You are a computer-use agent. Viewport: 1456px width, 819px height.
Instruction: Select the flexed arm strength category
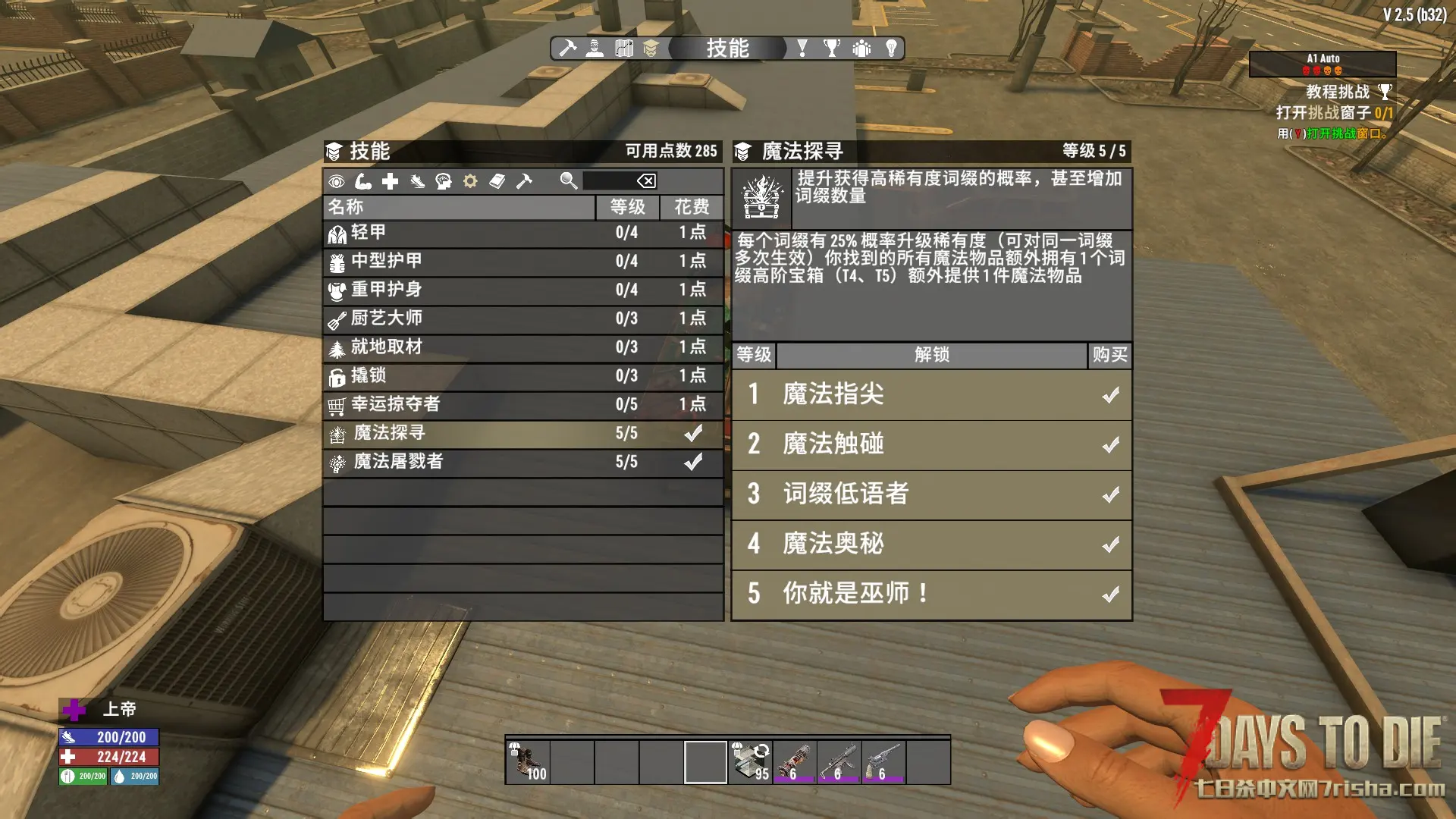pos(363,181)
